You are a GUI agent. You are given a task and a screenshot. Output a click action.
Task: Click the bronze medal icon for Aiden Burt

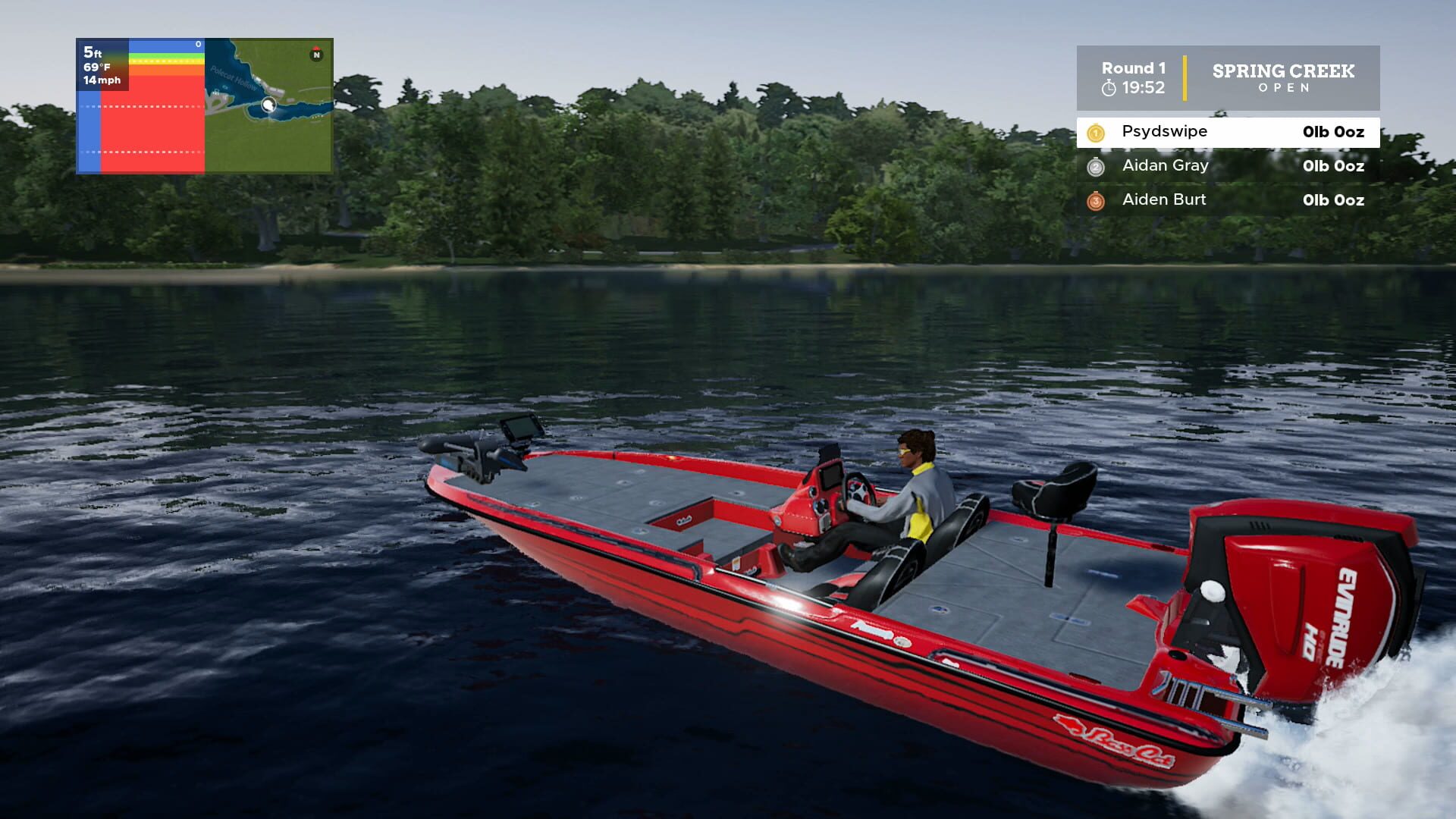[1096, 199]
